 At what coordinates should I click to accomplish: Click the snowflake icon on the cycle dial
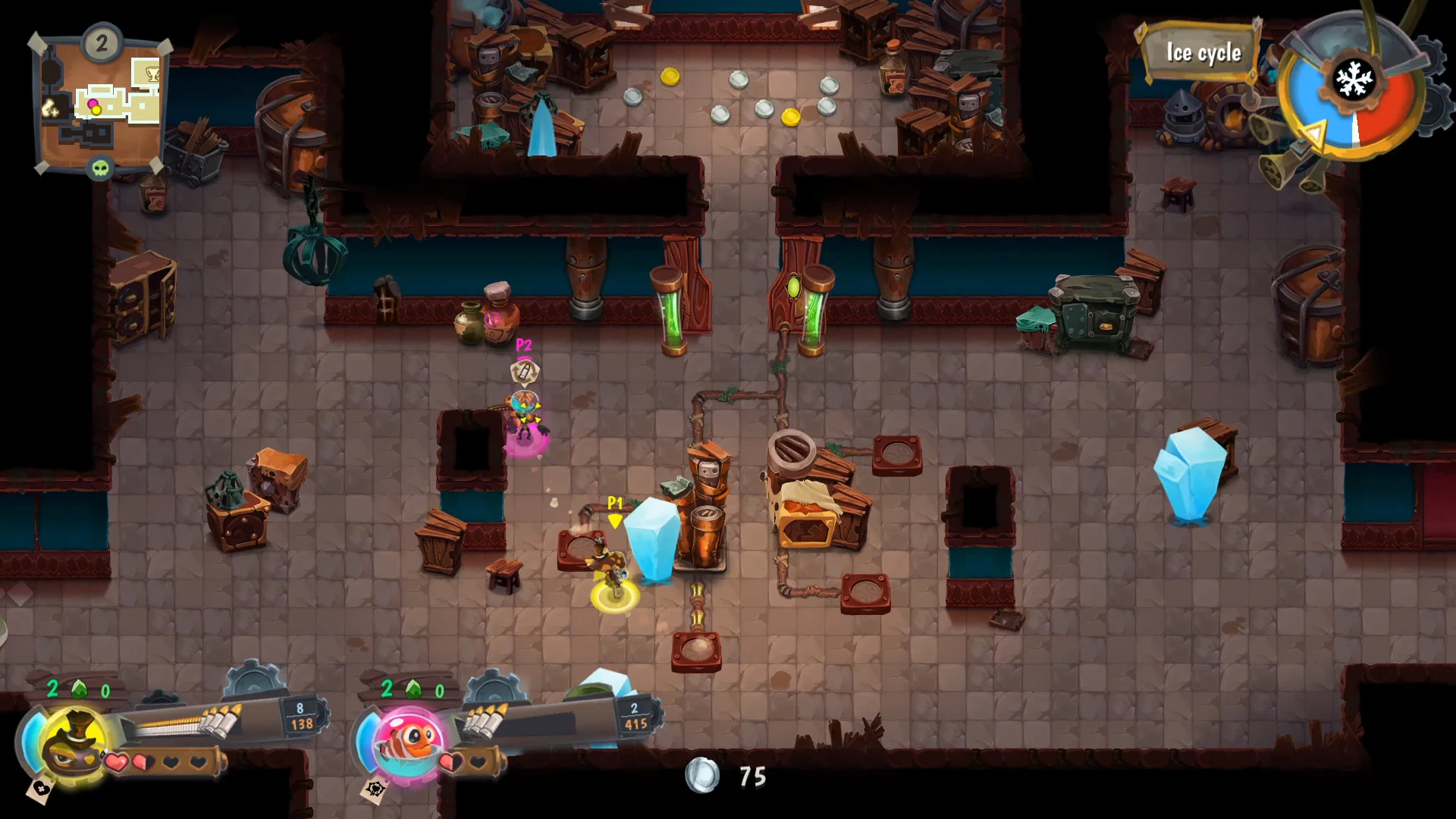pos(1354,79)
